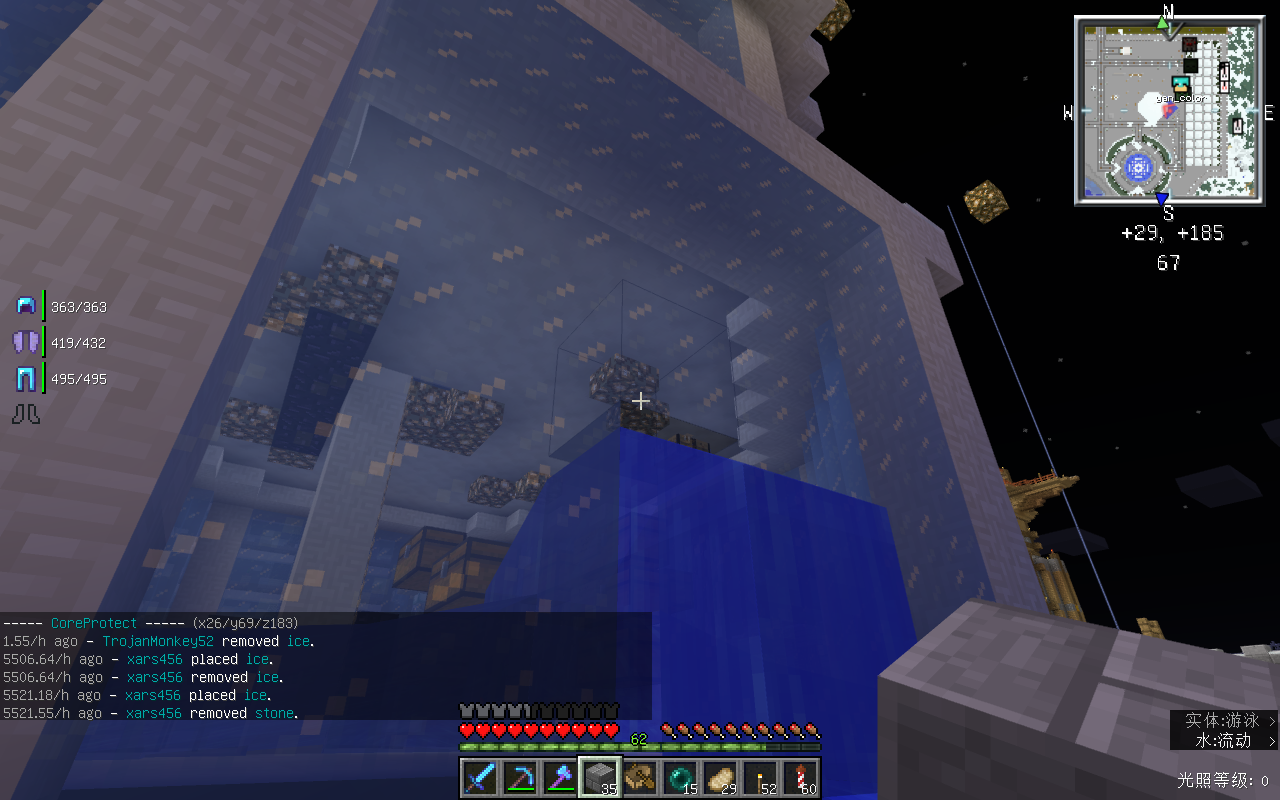
Task: Choose the diamond axe in the hotbar
Action: 560,778
